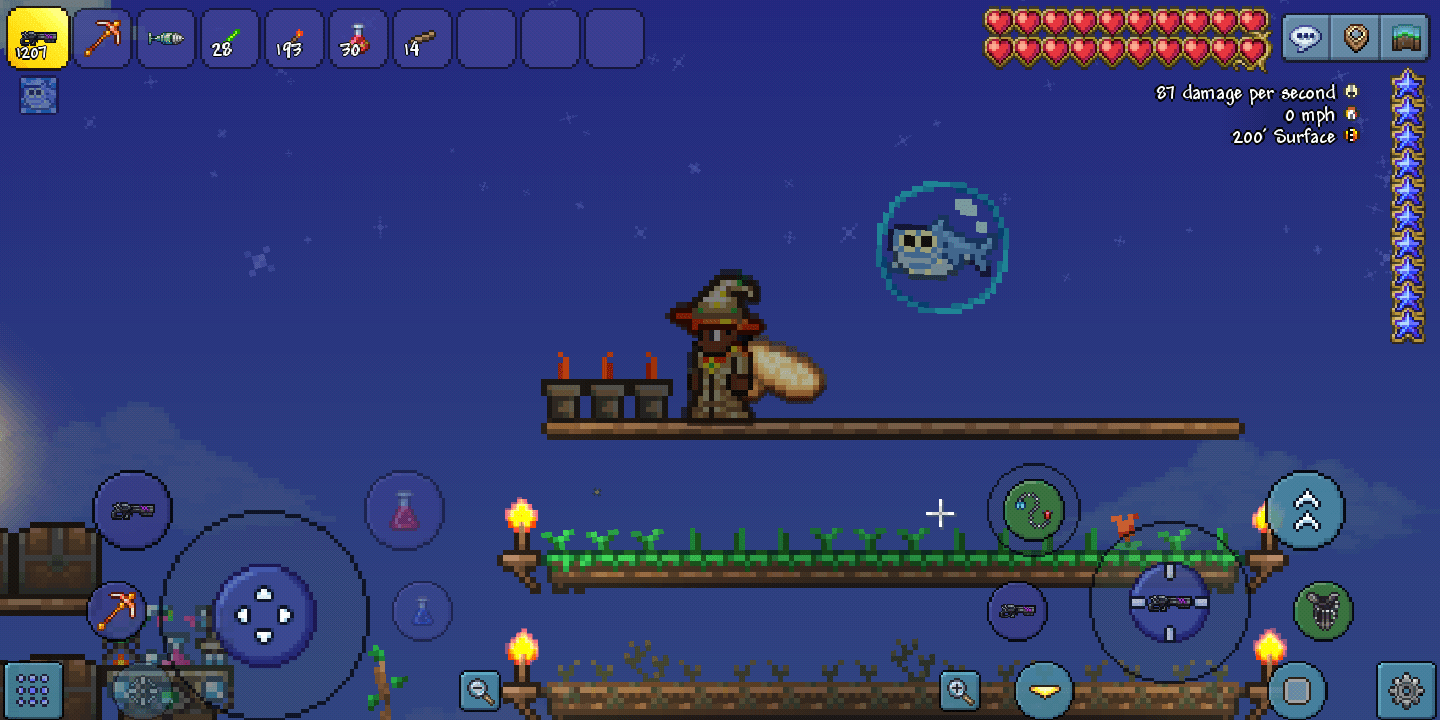The width and height of the screenshot is (1440, 720).
Task: Open the settings gear
Action: pos(1408,690)
